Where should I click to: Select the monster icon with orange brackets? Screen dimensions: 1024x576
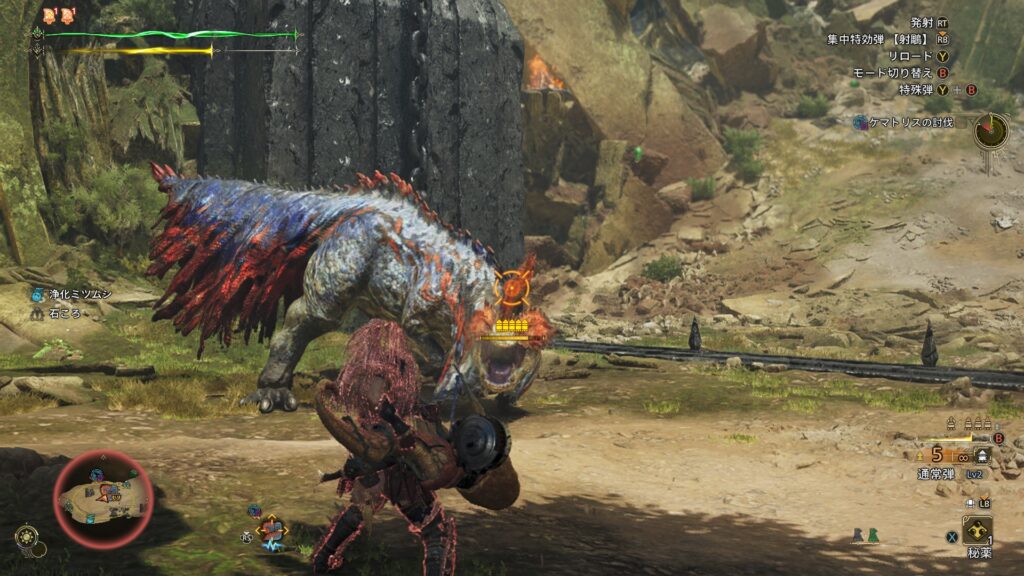tap(271, 529)
